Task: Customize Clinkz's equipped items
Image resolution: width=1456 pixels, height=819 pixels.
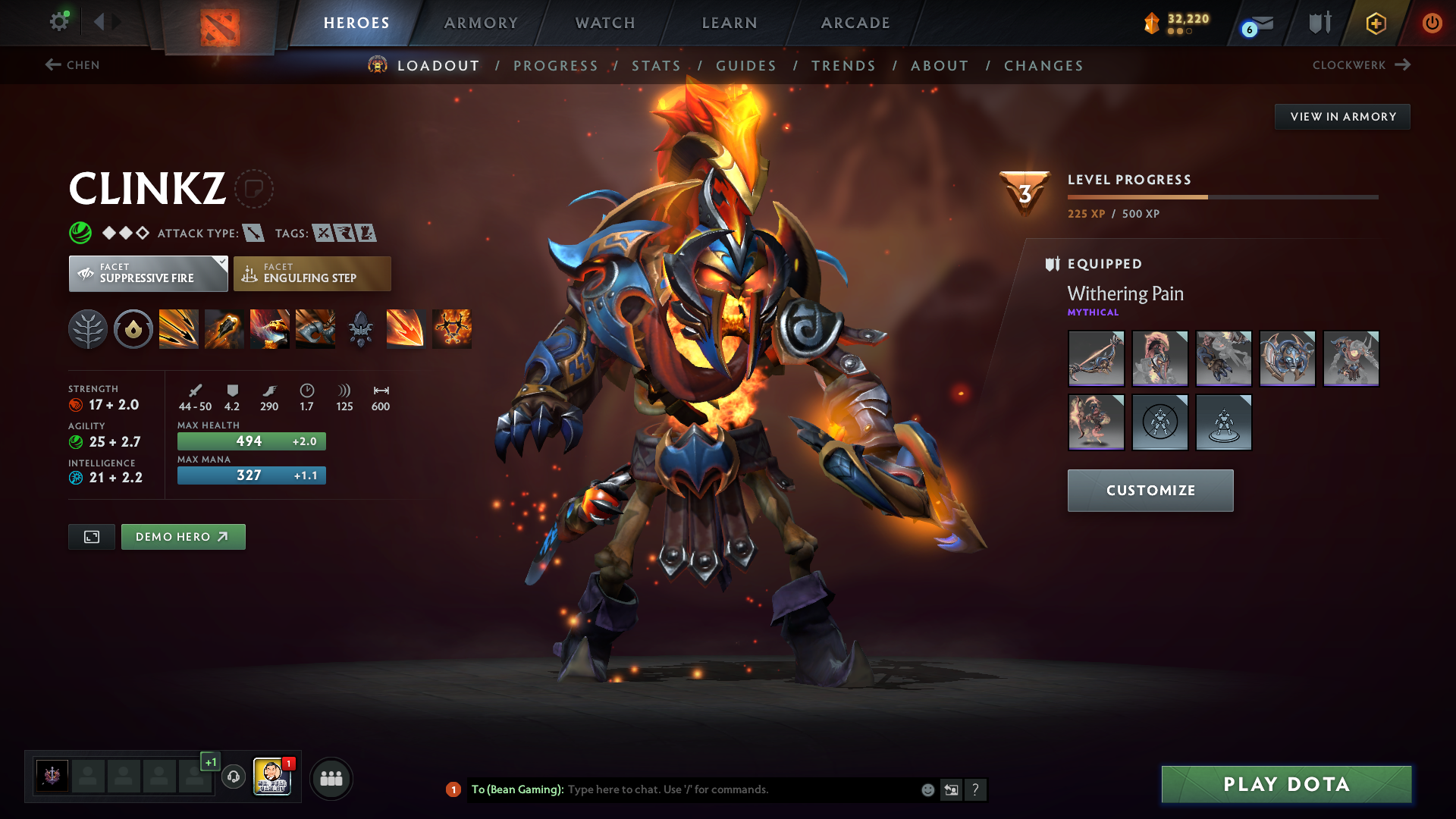Action: click(1150, 491)
